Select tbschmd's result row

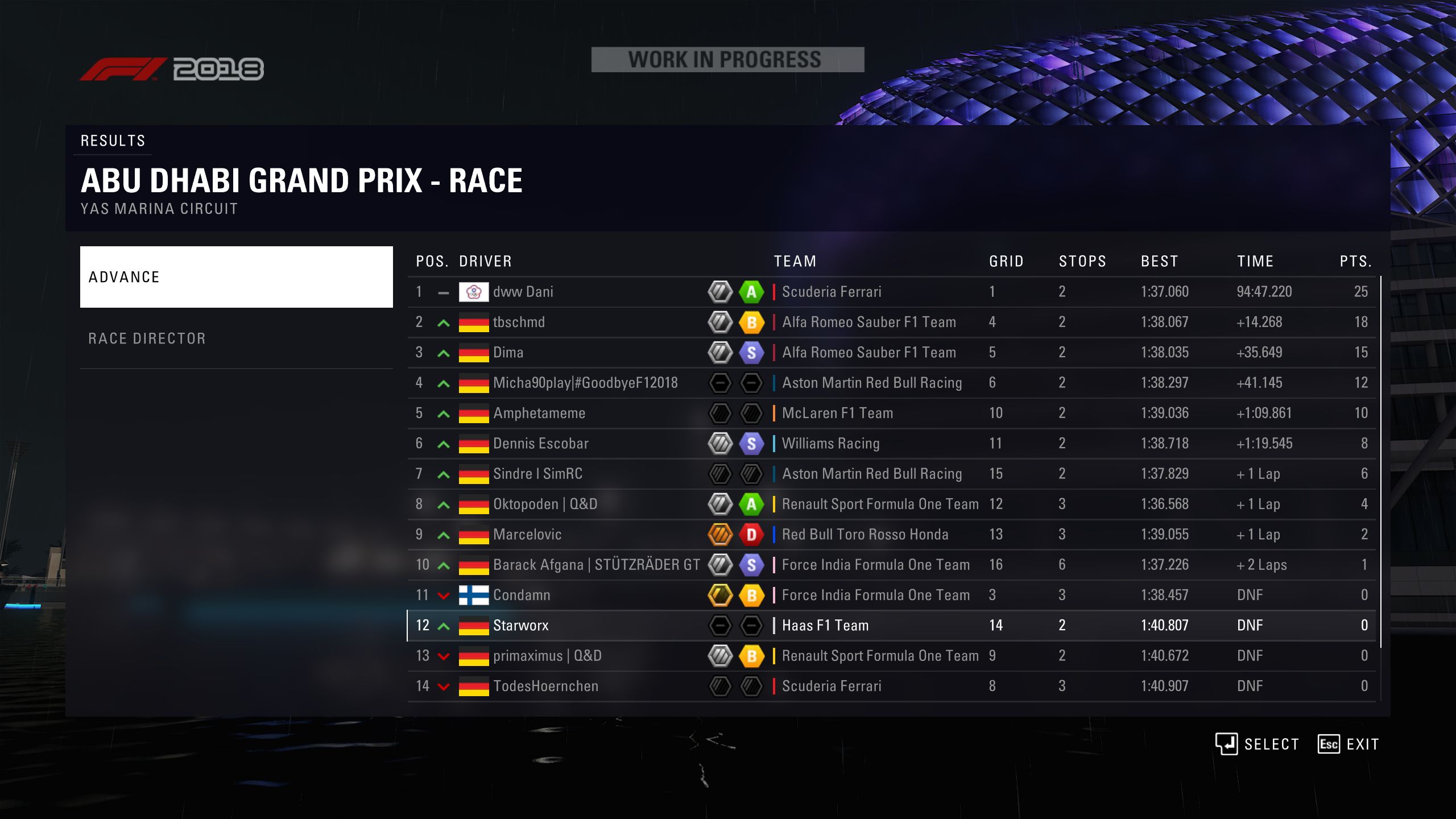coord(891,322)
